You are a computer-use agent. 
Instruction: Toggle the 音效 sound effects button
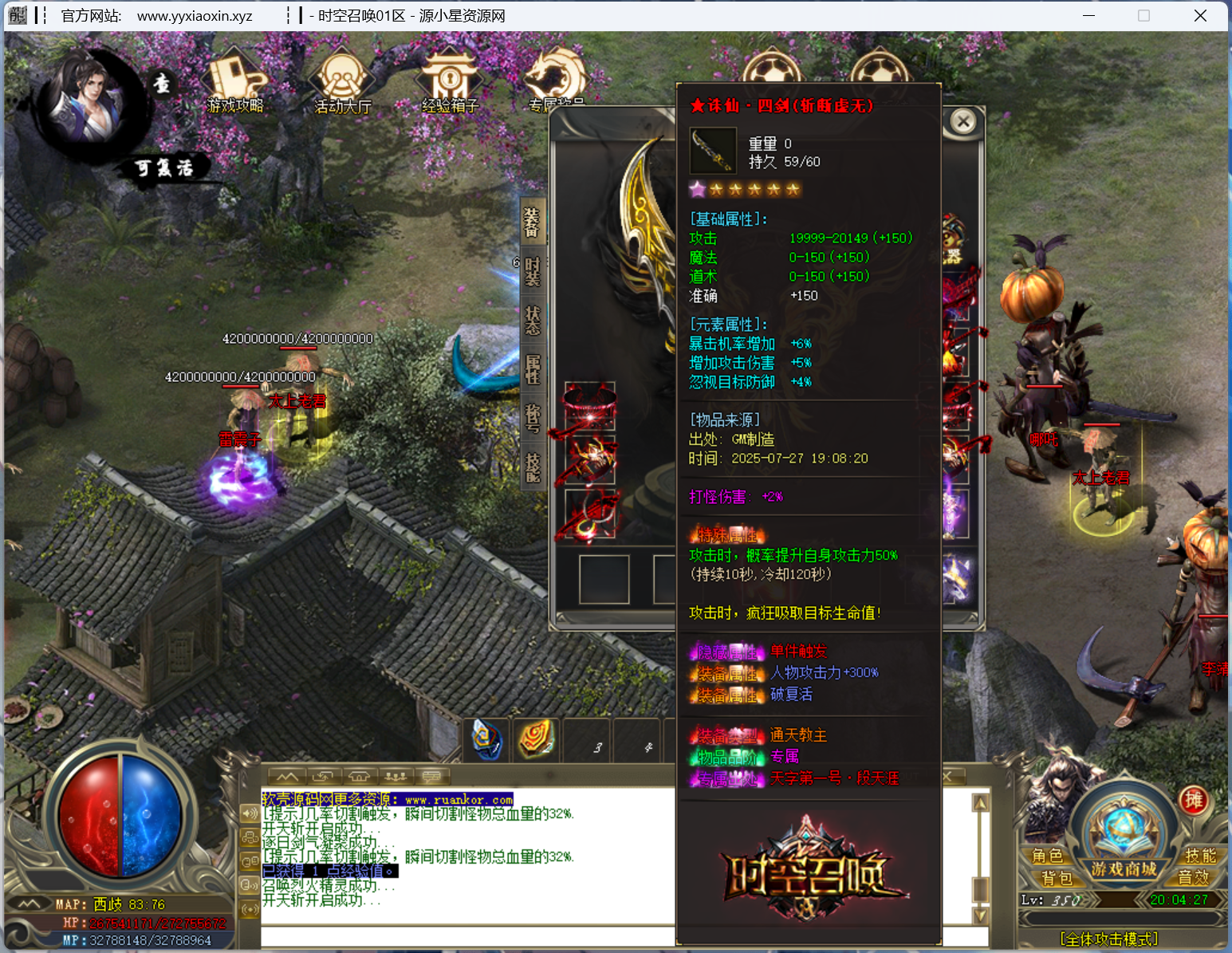pos(1193,878)
